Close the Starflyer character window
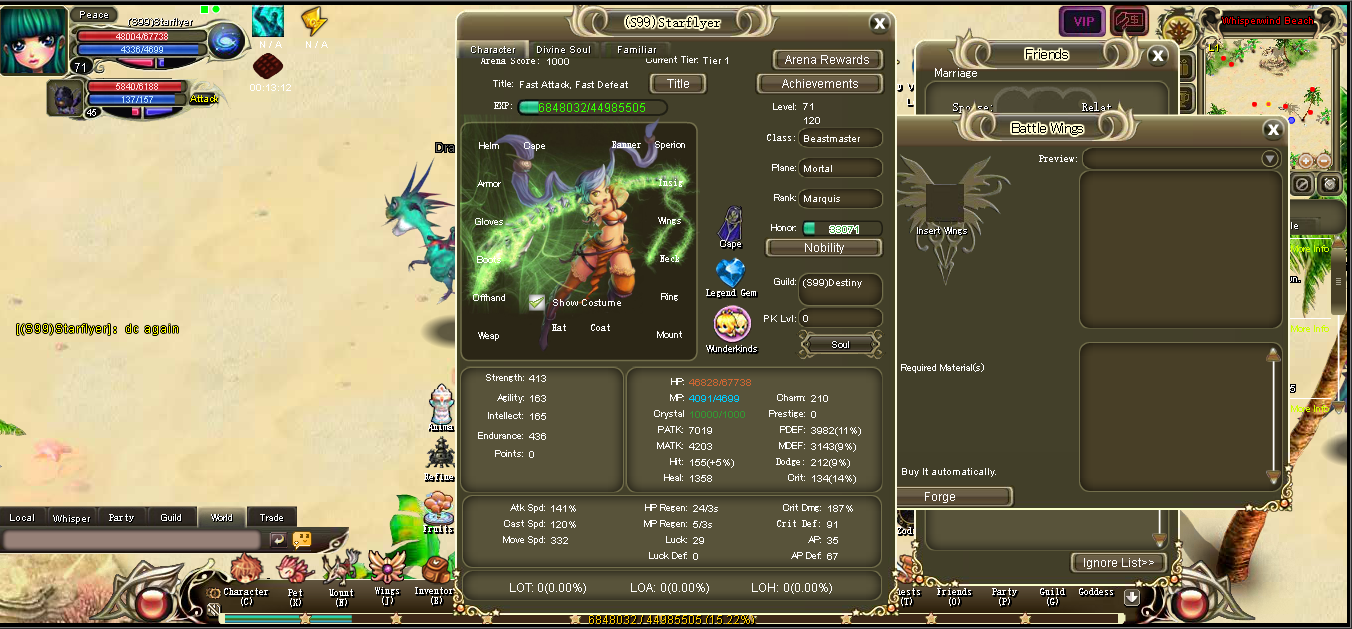 879,24
